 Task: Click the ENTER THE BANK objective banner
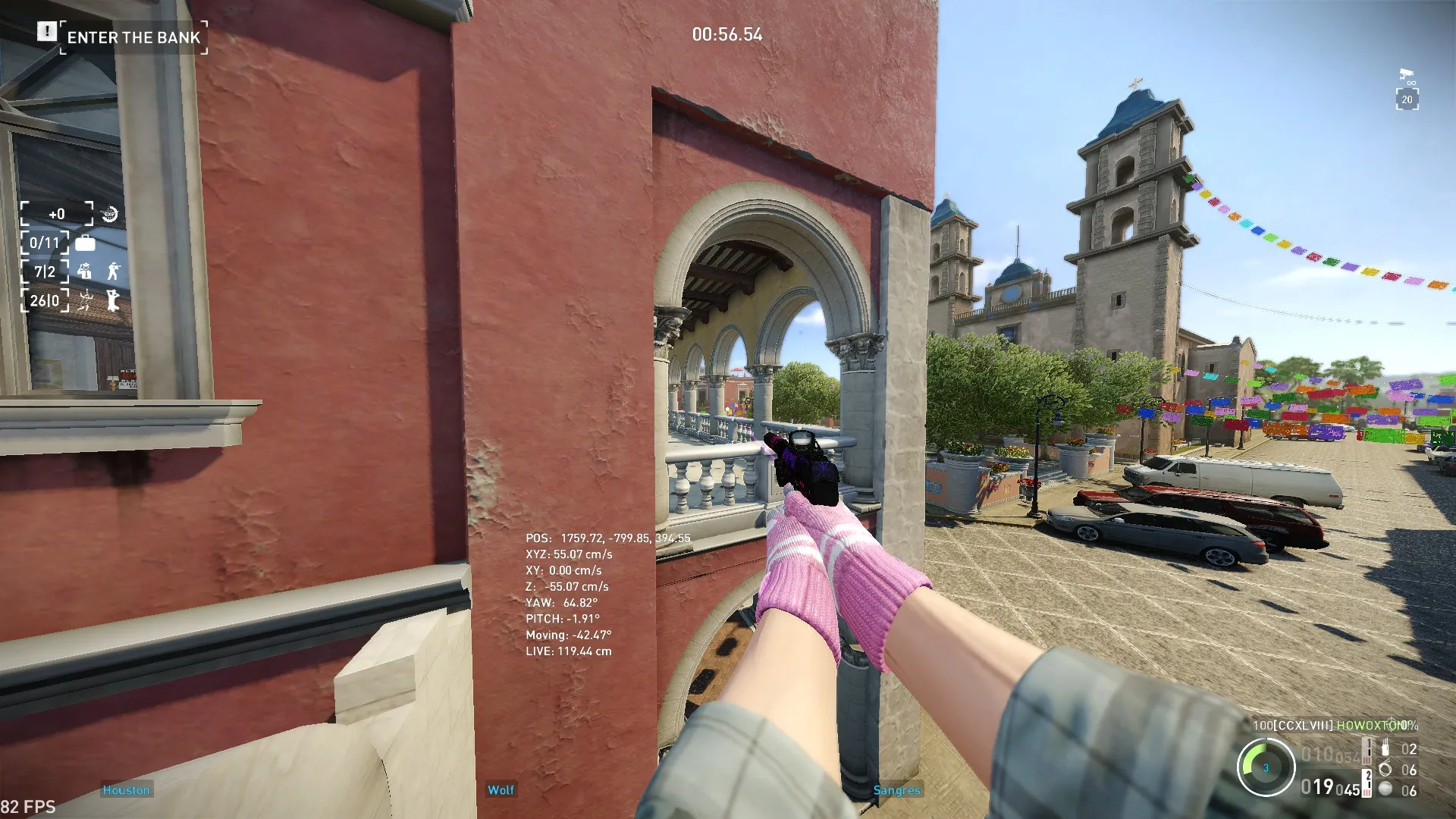pos(133,37)
